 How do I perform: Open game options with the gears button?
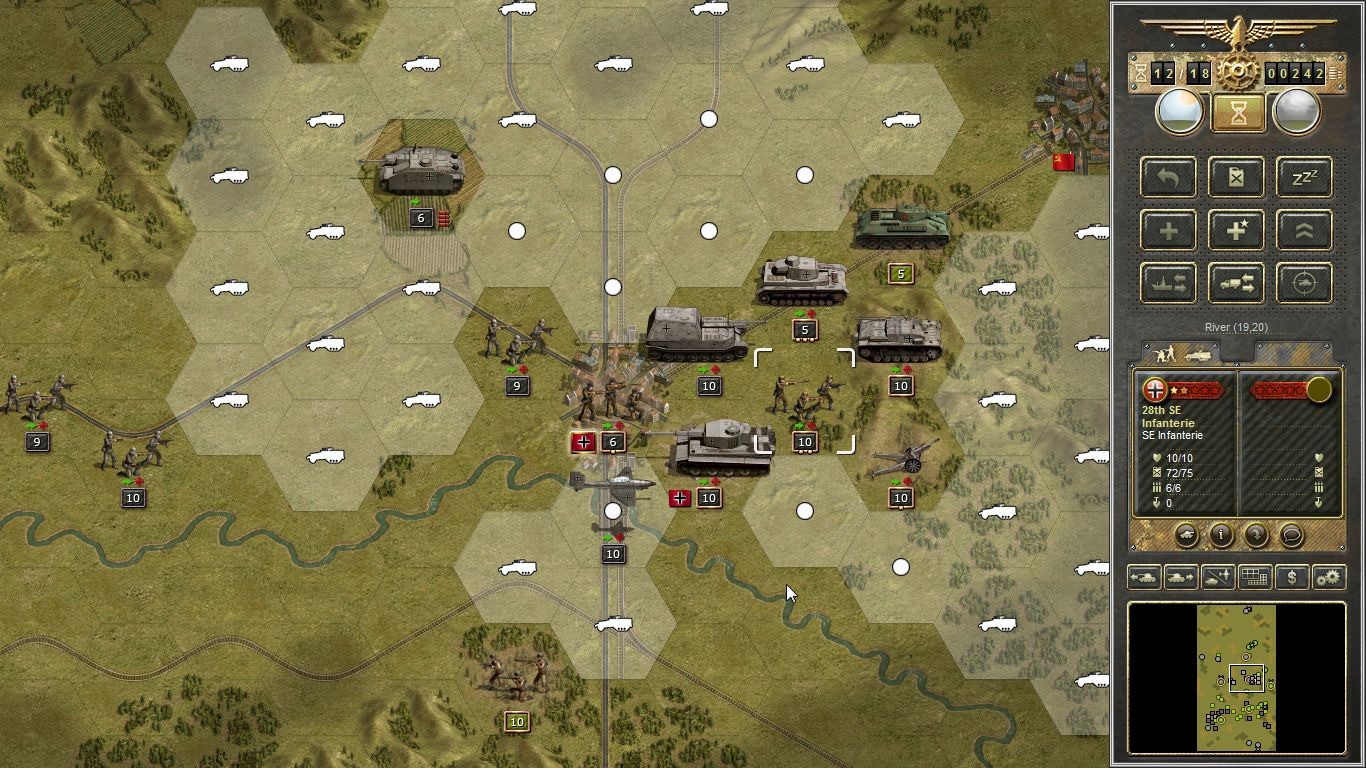click(x=1329, y=577)
